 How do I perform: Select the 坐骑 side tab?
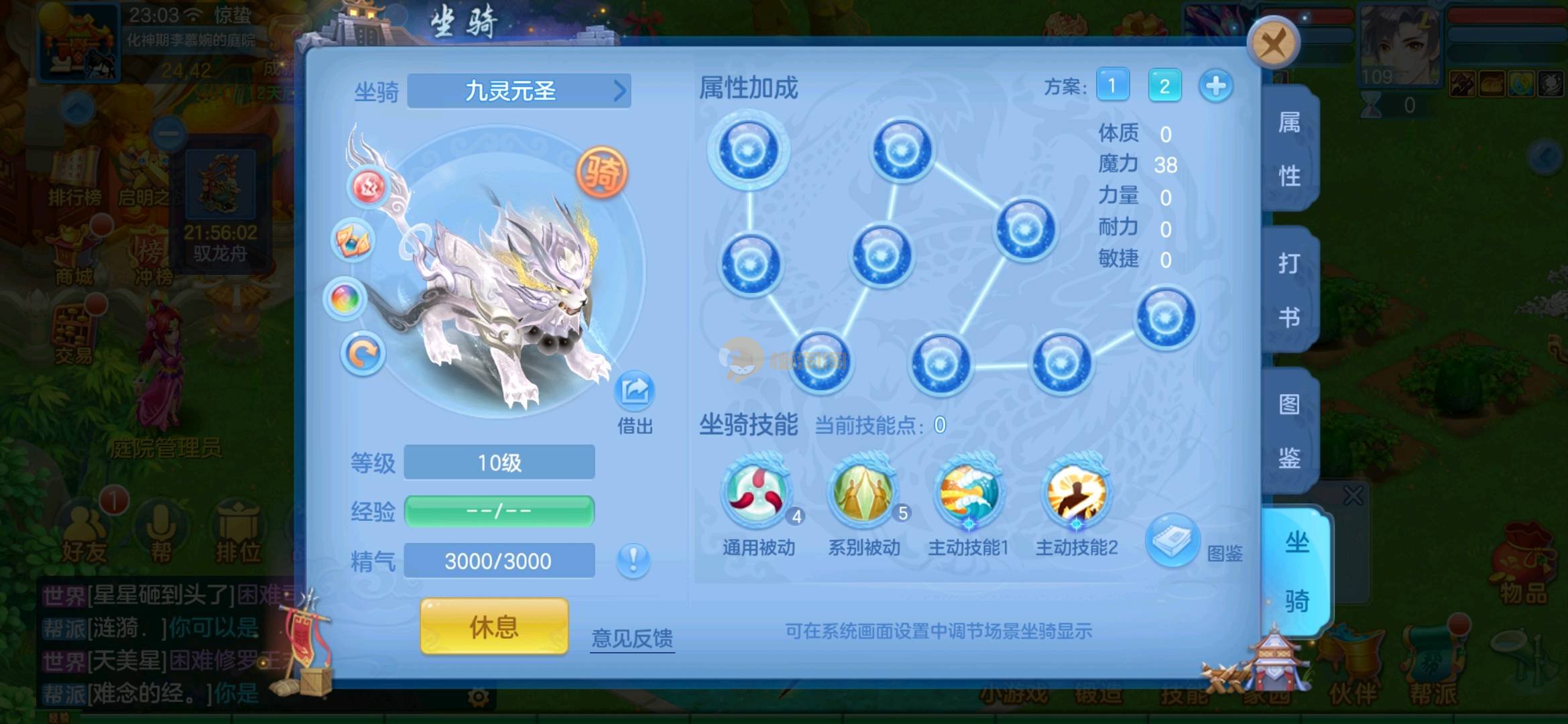(x=1296, y=571)
